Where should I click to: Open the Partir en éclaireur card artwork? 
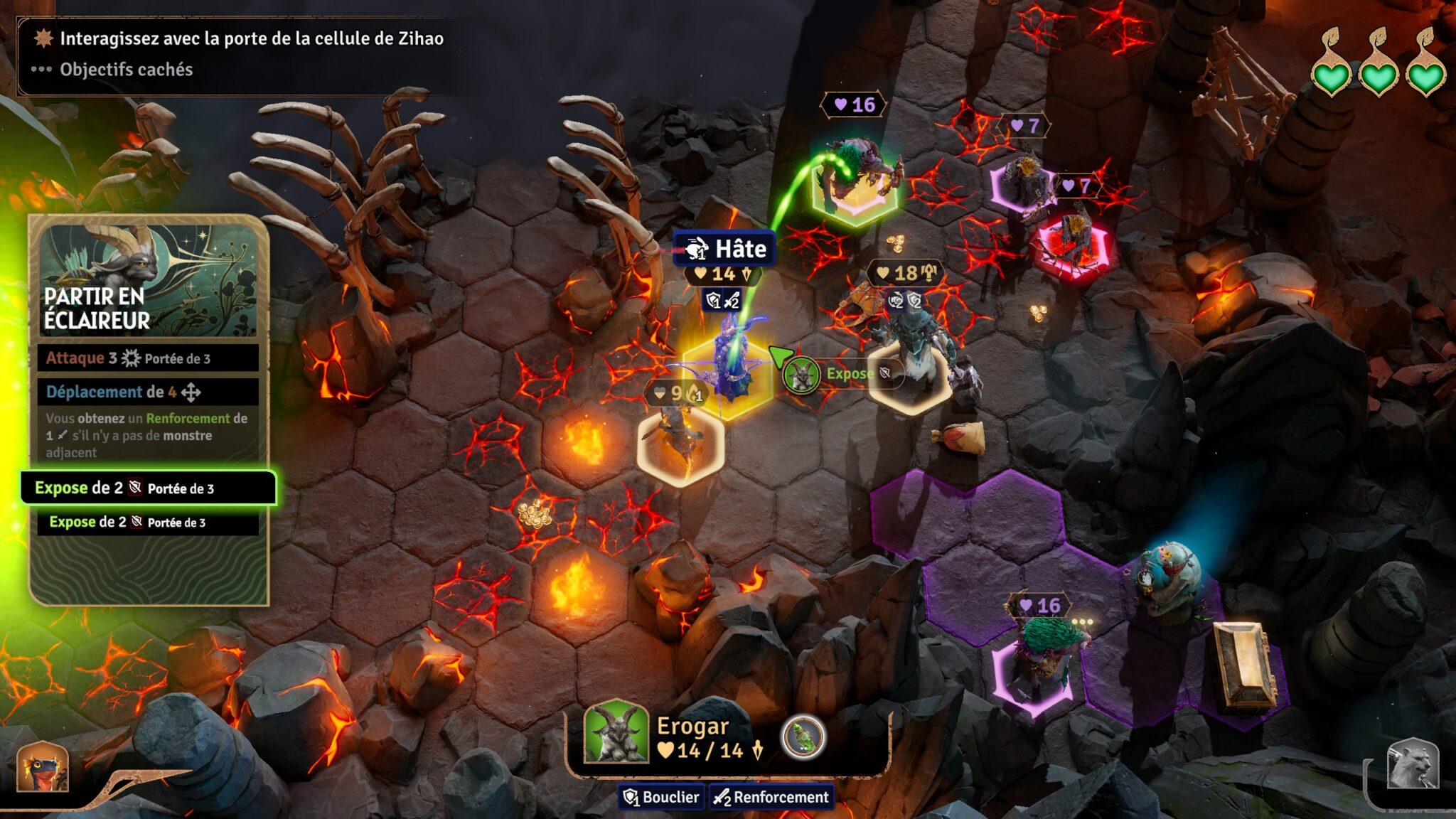click(148, 279)
